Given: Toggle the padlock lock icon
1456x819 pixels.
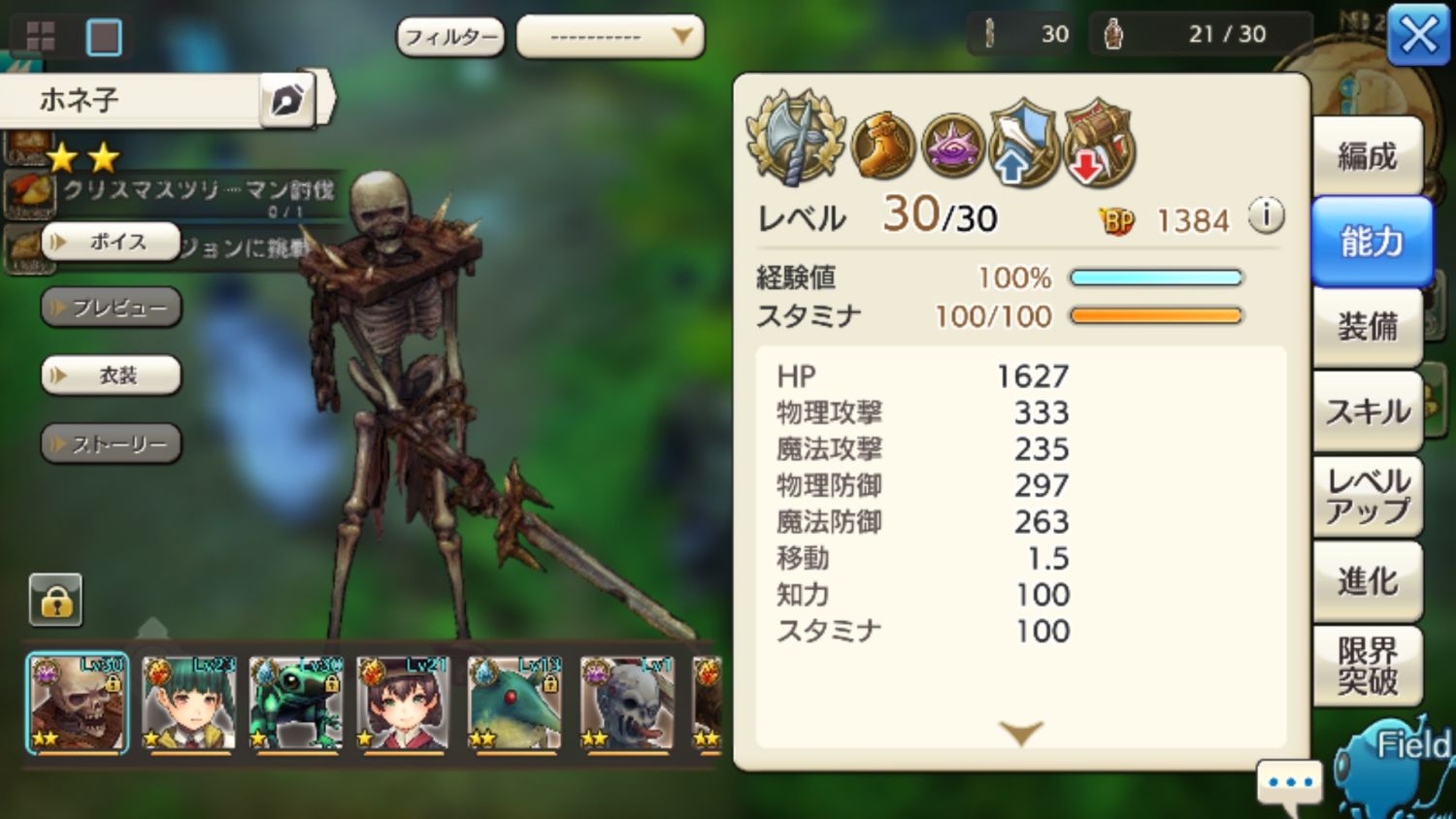Looking at the screenshot, I should [56, 600].
